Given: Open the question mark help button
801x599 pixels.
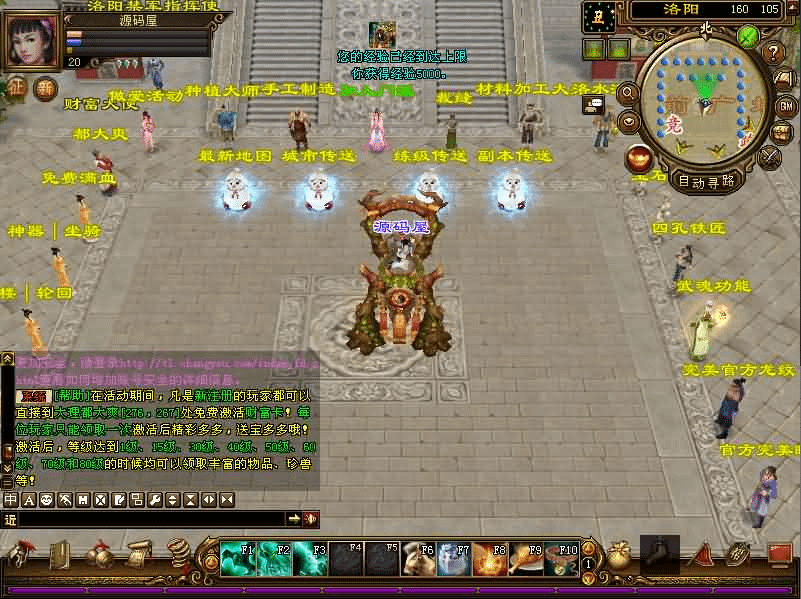Looking at the screenshot, I should point(773,52).
